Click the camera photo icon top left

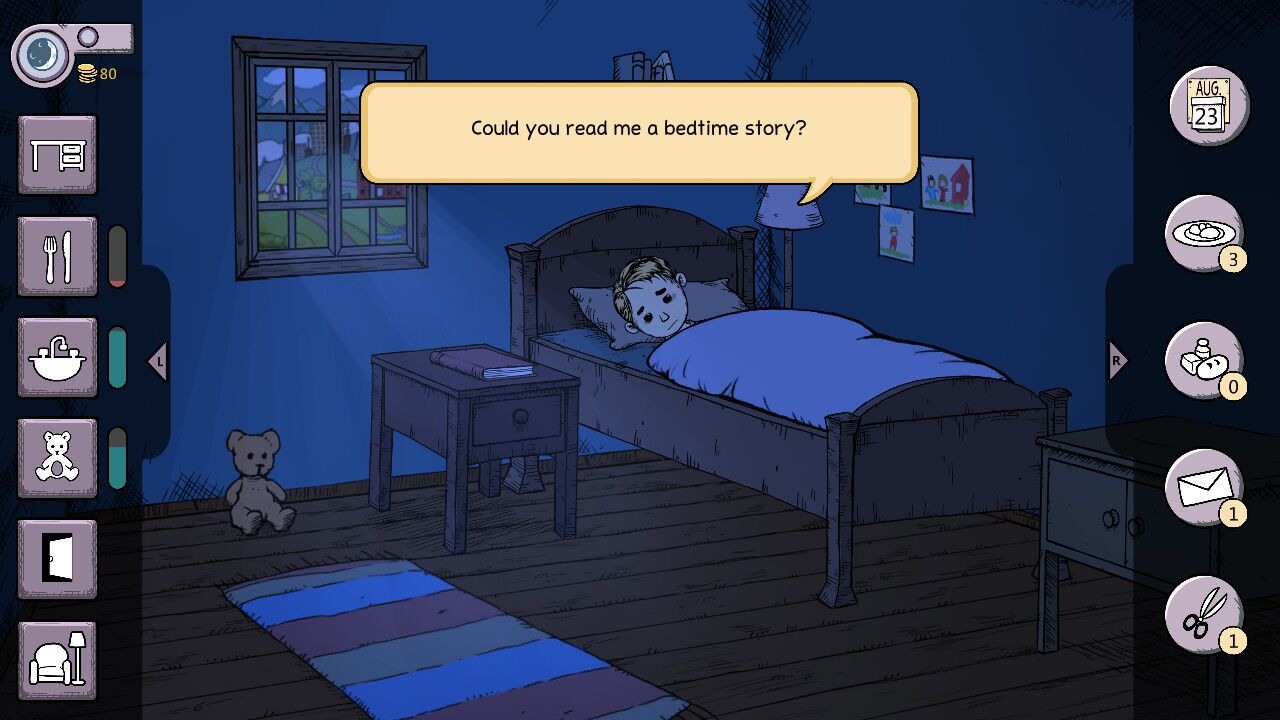pos(40,55)
